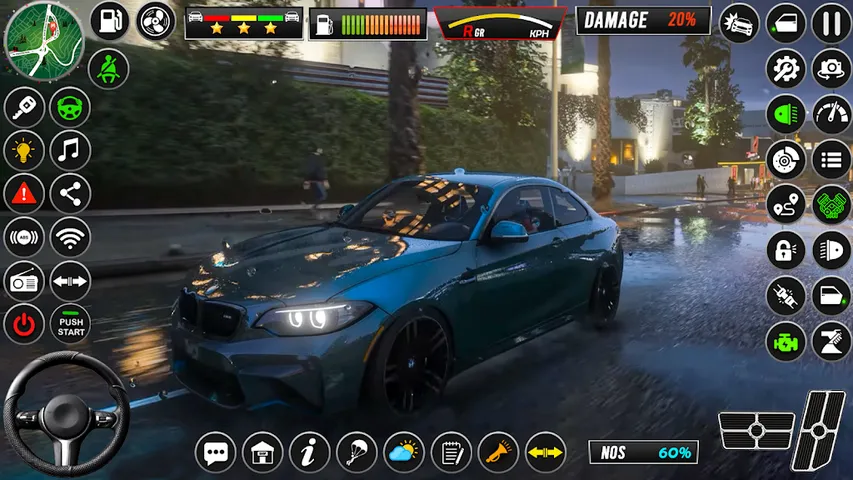Honk the orange horn button
Image resolution: width=853 pixels, height=480 pixels.
point(498,453)
